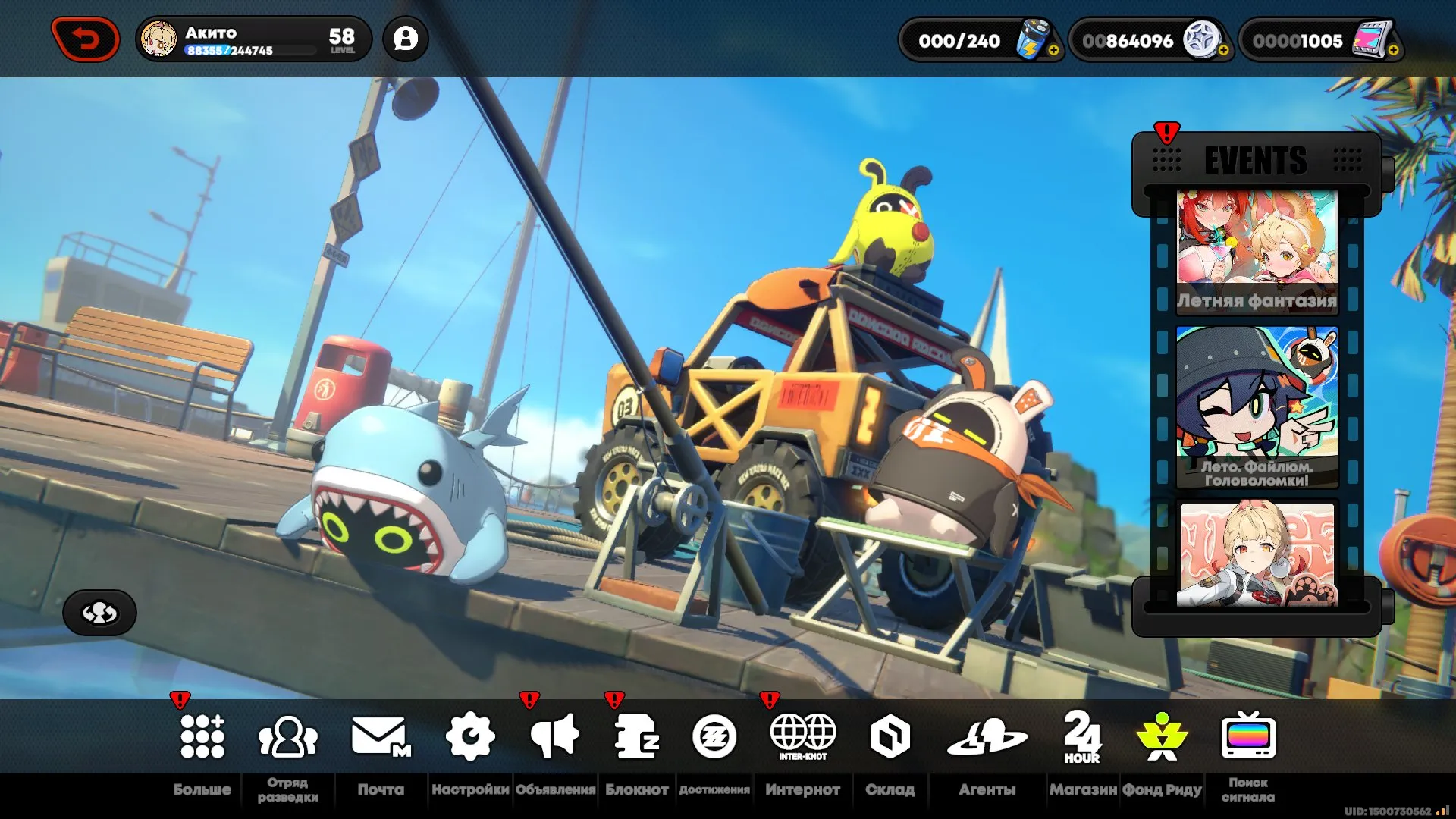
Task: Add battery charge with the plus icon
Action: [x=1053, y=51]
